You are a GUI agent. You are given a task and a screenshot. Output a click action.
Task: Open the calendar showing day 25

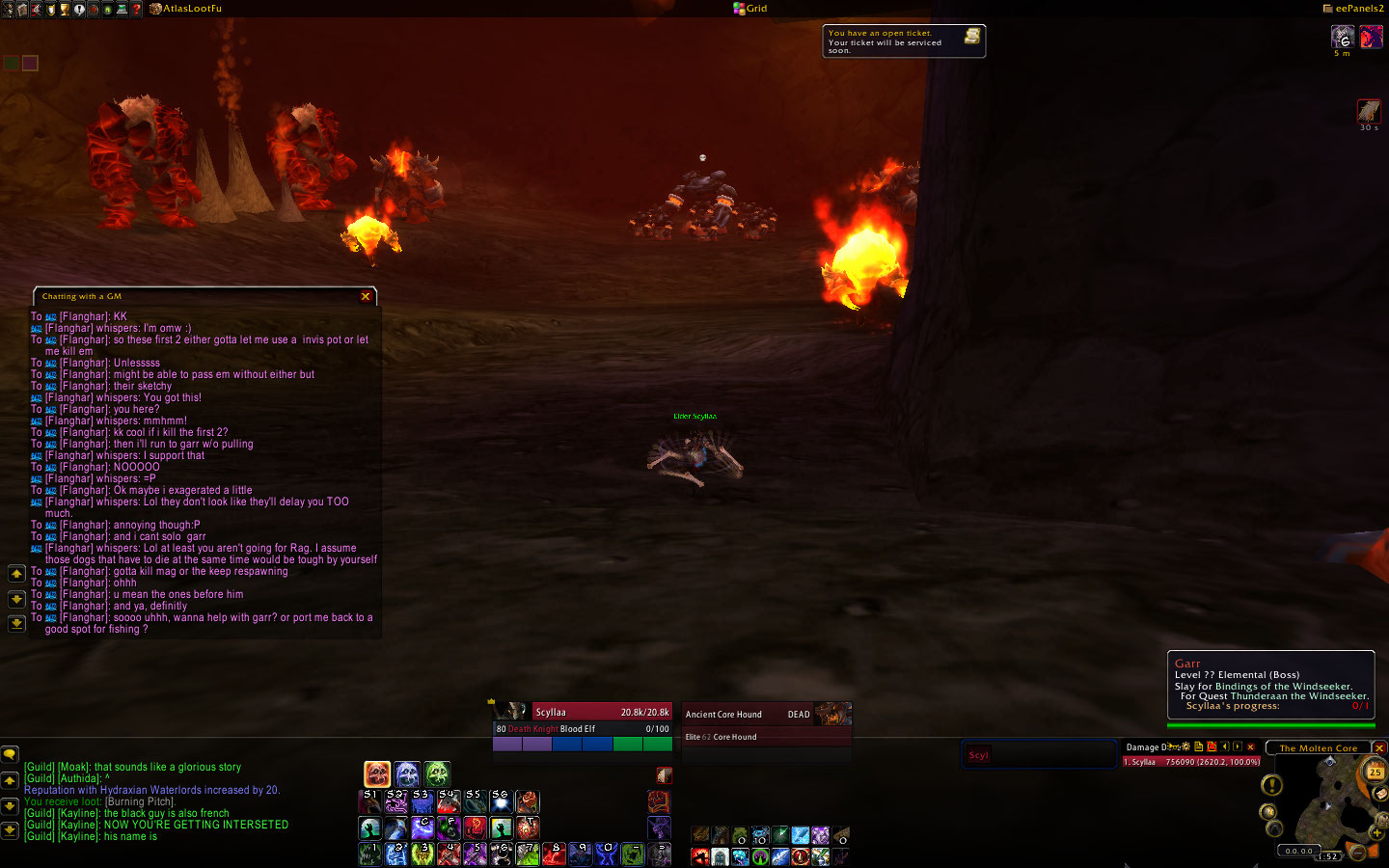1375,772
